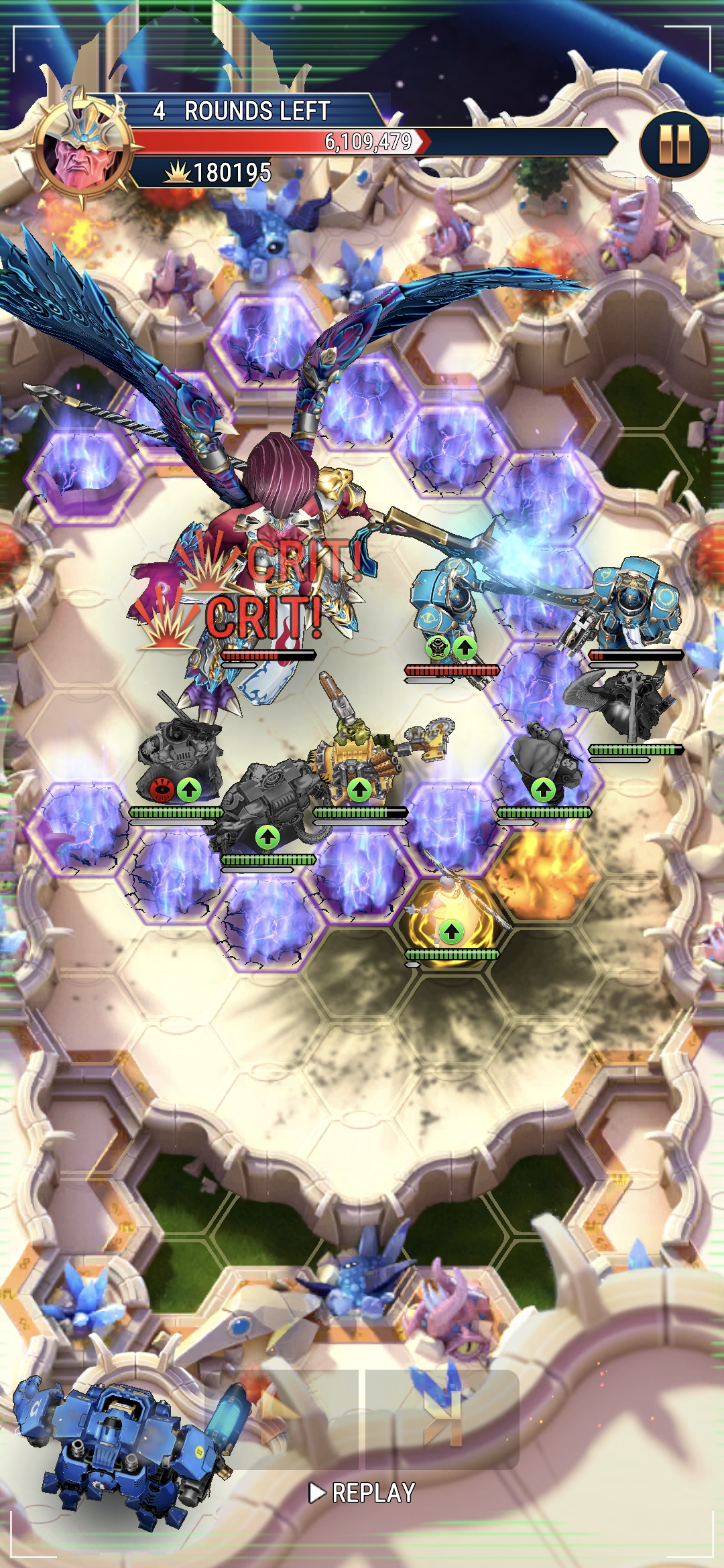Viewport: 724px width, 1568px height.
Task: Pause the battle replay
Action: pyautogui.click(x=674, y=144)
